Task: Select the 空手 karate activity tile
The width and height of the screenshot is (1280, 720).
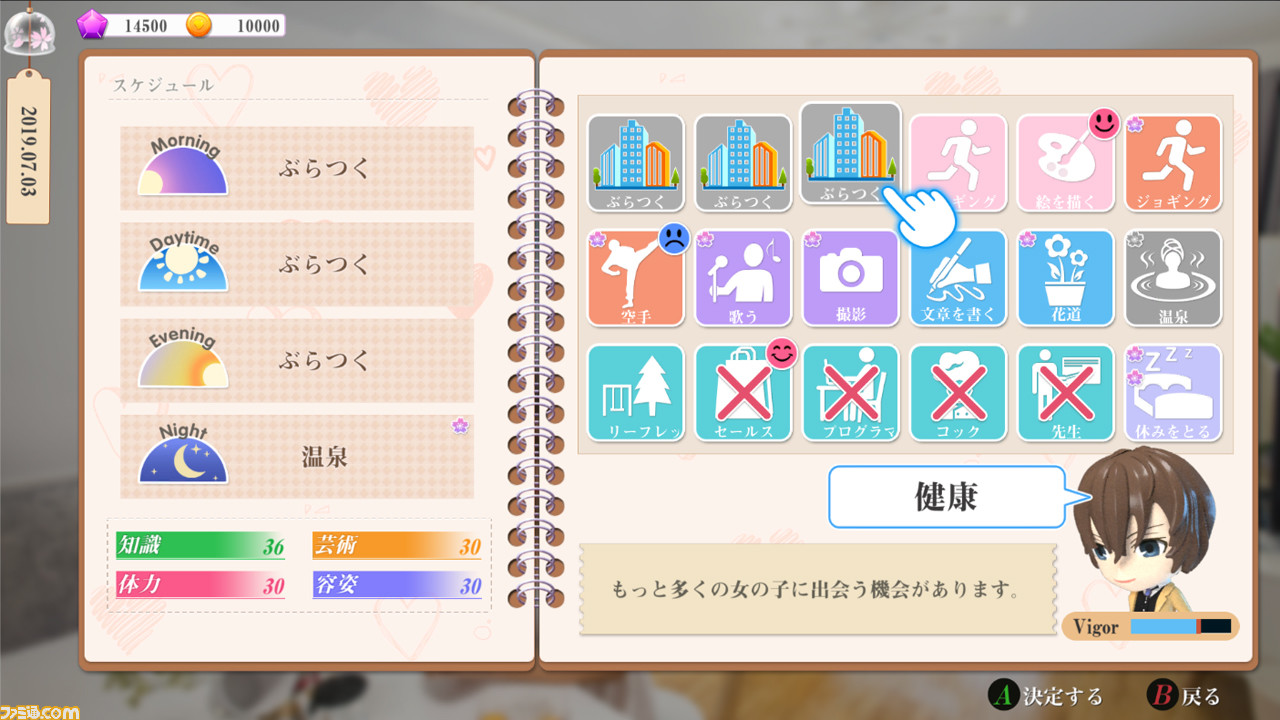Action: click(636, 280)
